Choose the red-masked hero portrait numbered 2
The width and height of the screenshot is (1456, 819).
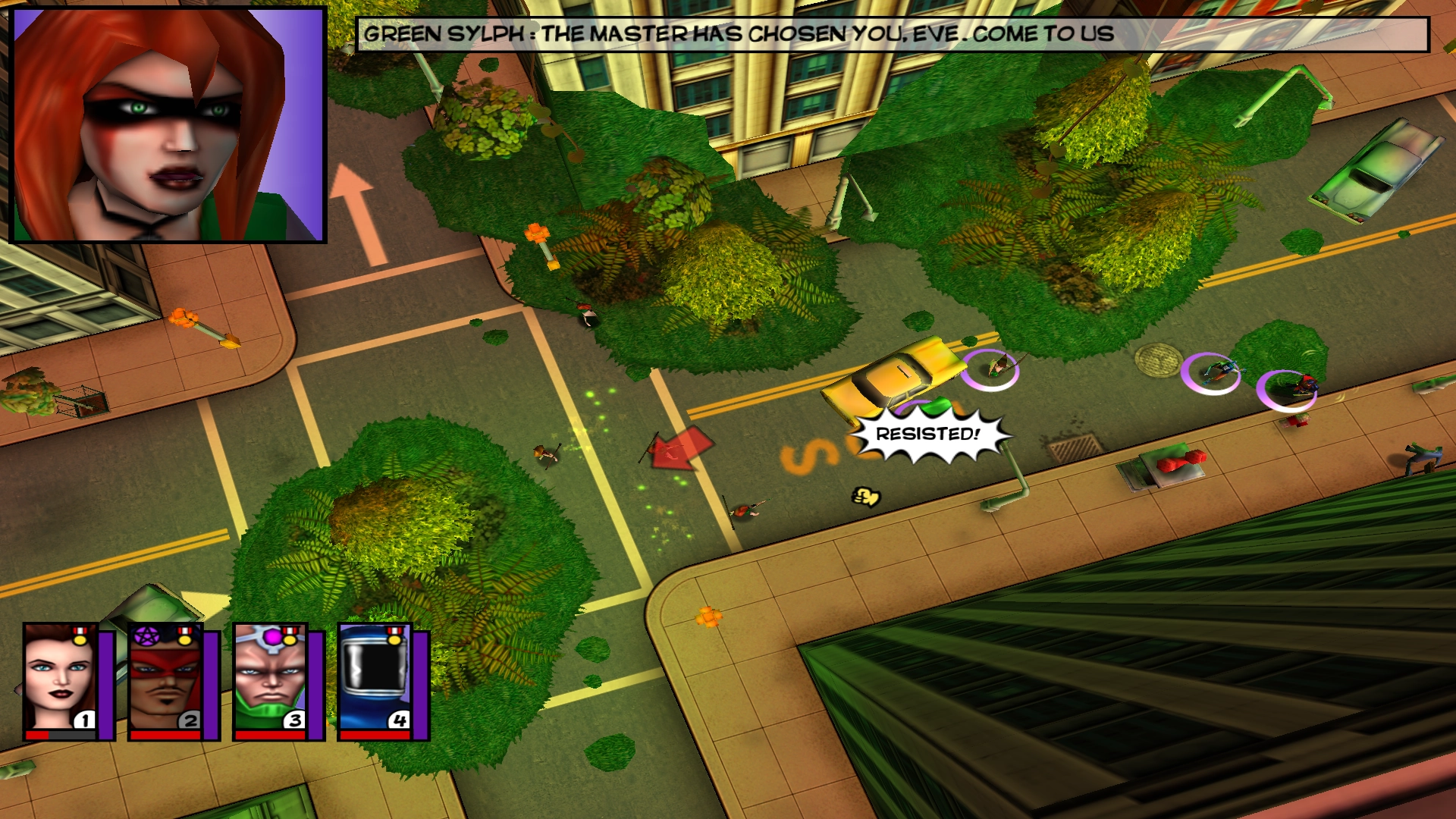coord(165,679)
